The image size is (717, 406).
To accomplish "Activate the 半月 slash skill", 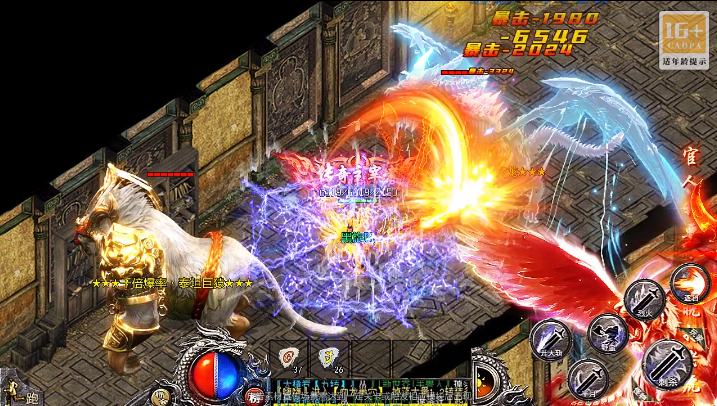I will [x=588, y=377].
